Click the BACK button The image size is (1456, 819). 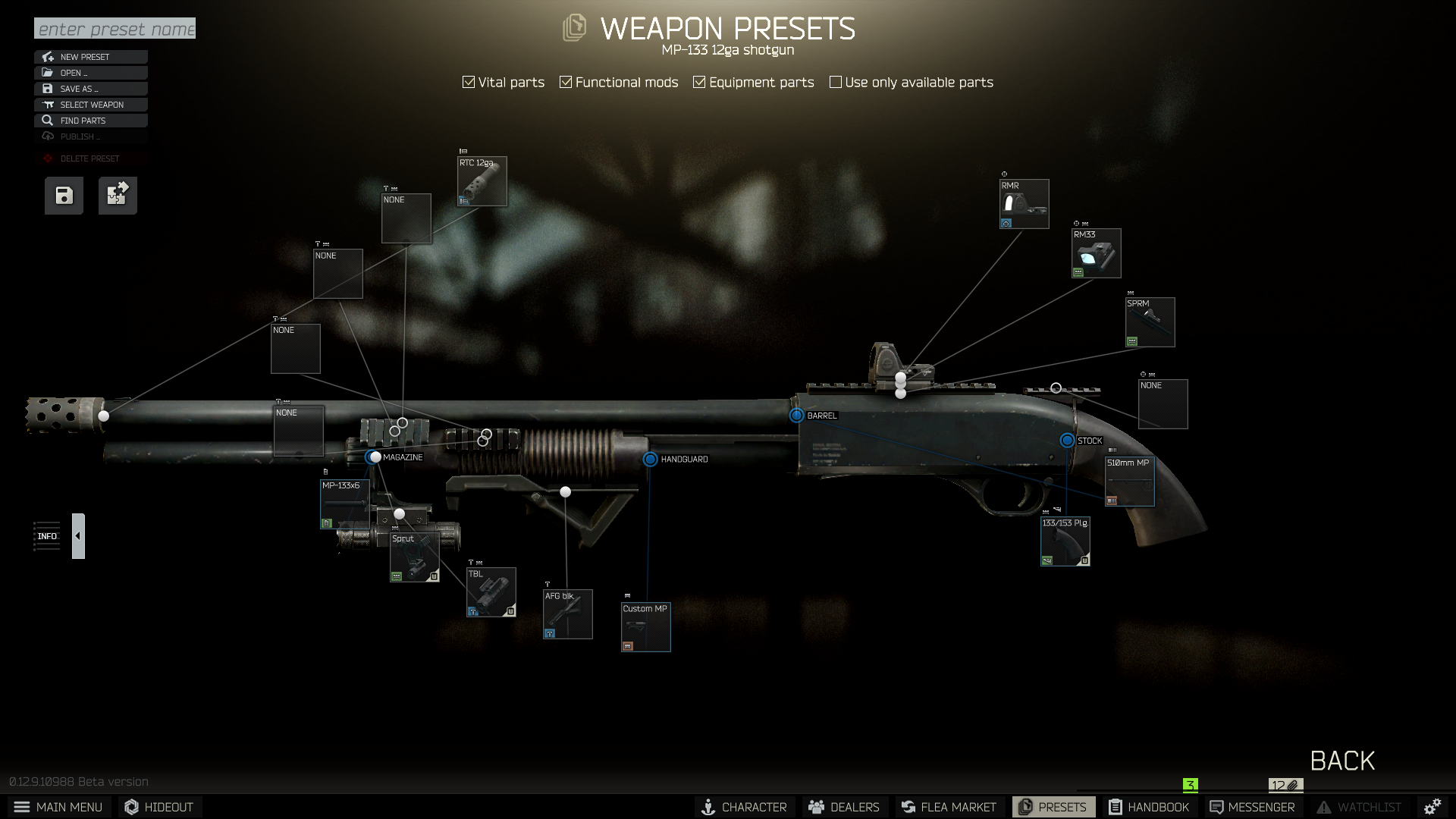point(1342,760)
